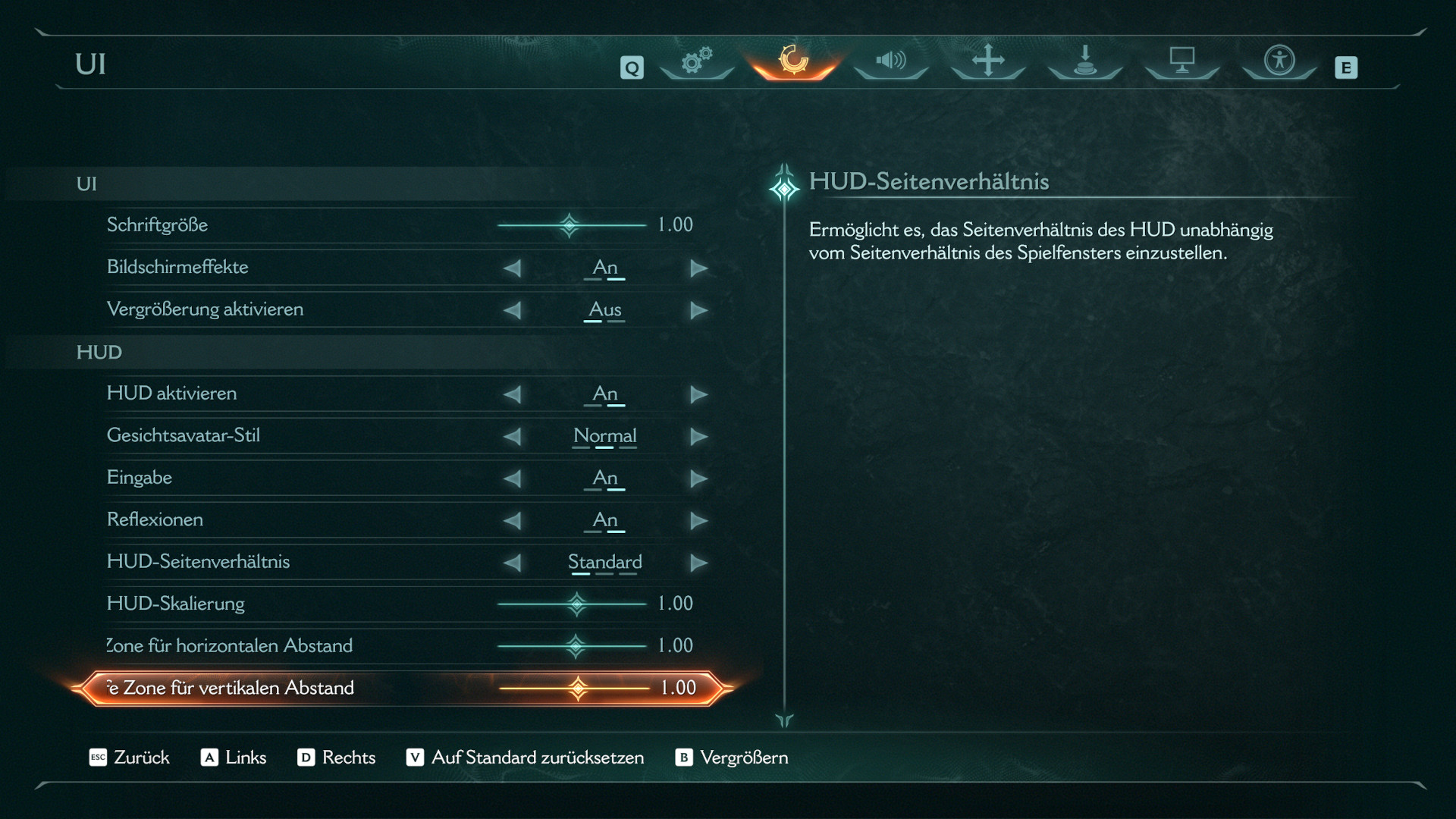Image resolution: width=1456 pixels, height=819 pixels.
Task: Open the gears general settings tab
Action: (696, 61)
